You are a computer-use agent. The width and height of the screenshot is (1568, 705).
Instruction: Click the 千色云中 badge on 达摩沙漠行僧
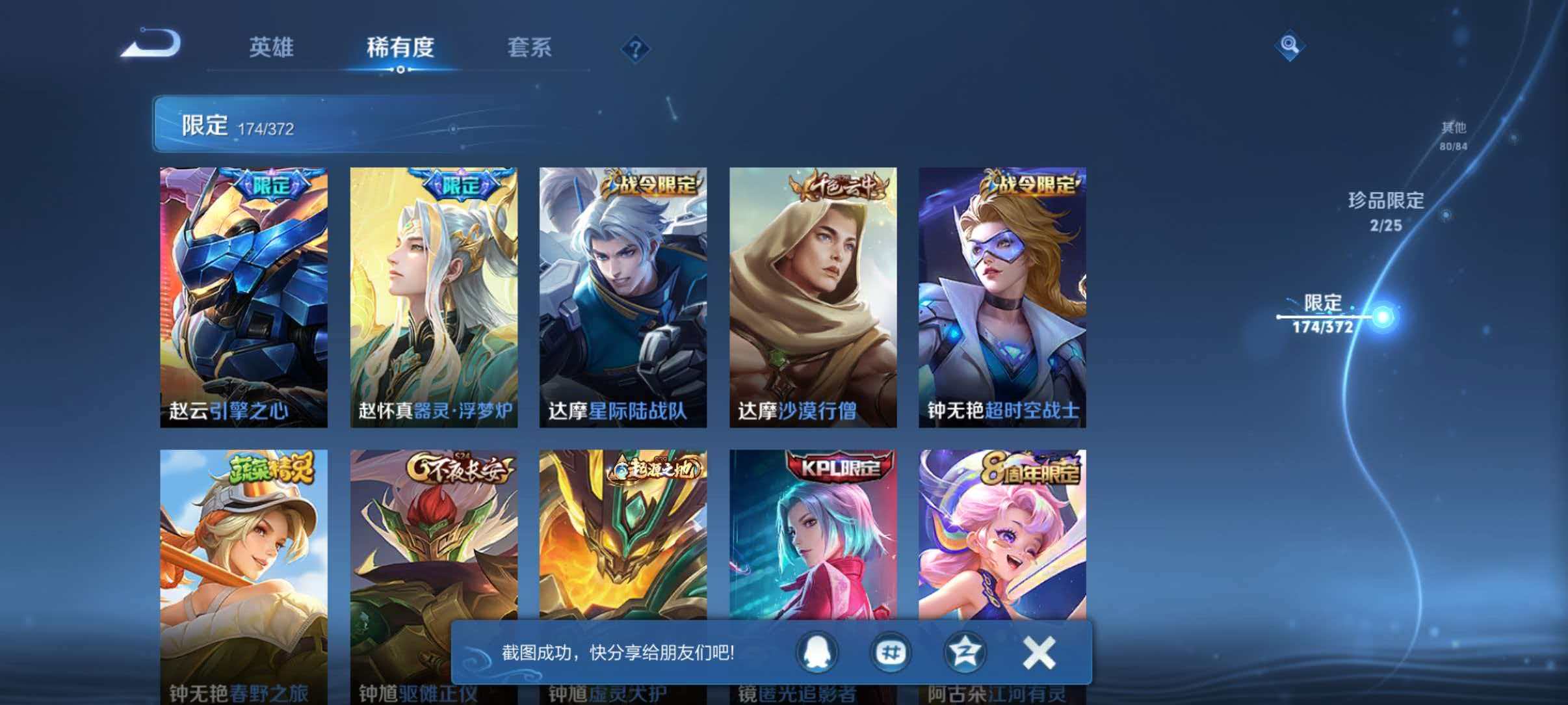841,186
